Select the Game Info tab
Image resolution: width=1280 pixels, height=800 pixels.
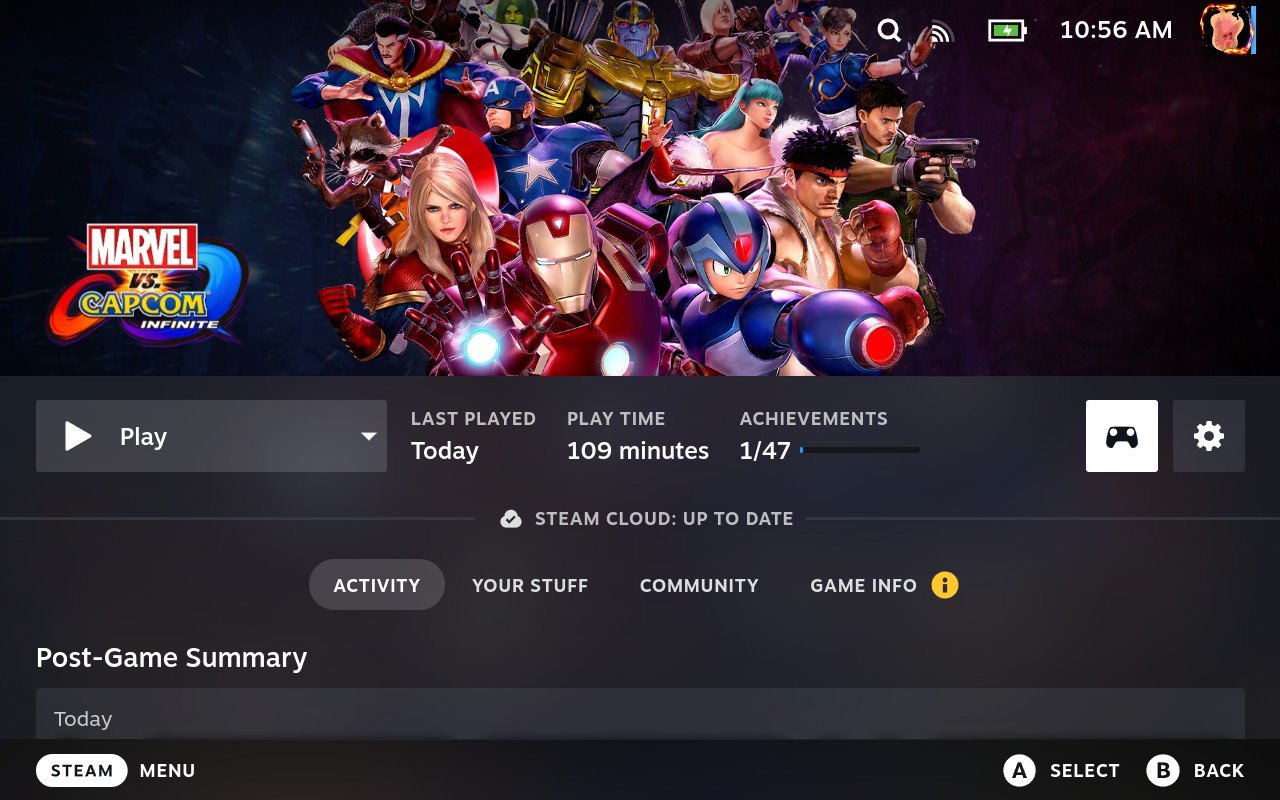(863, 585)
